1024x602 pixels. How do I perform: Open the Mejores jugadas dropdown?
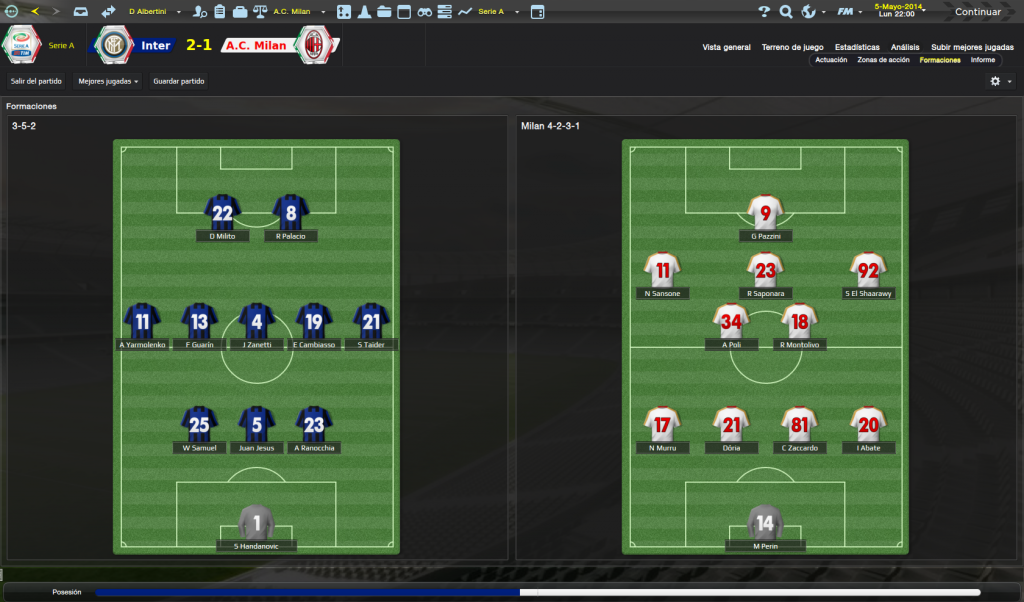point(108,81)
